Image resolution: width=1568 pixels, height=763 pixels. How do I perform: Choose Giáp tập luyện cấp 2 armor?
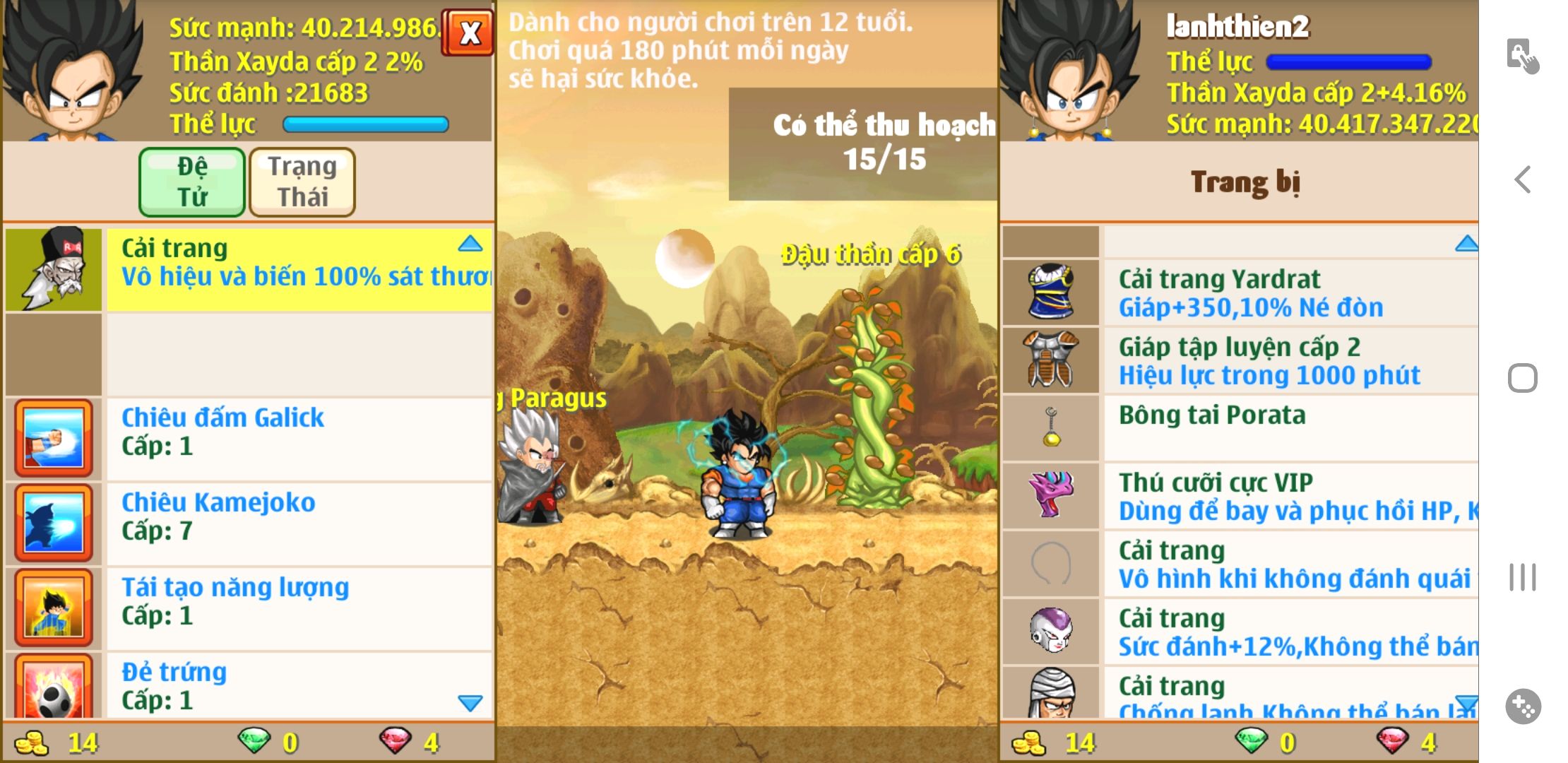[1289, 360]
